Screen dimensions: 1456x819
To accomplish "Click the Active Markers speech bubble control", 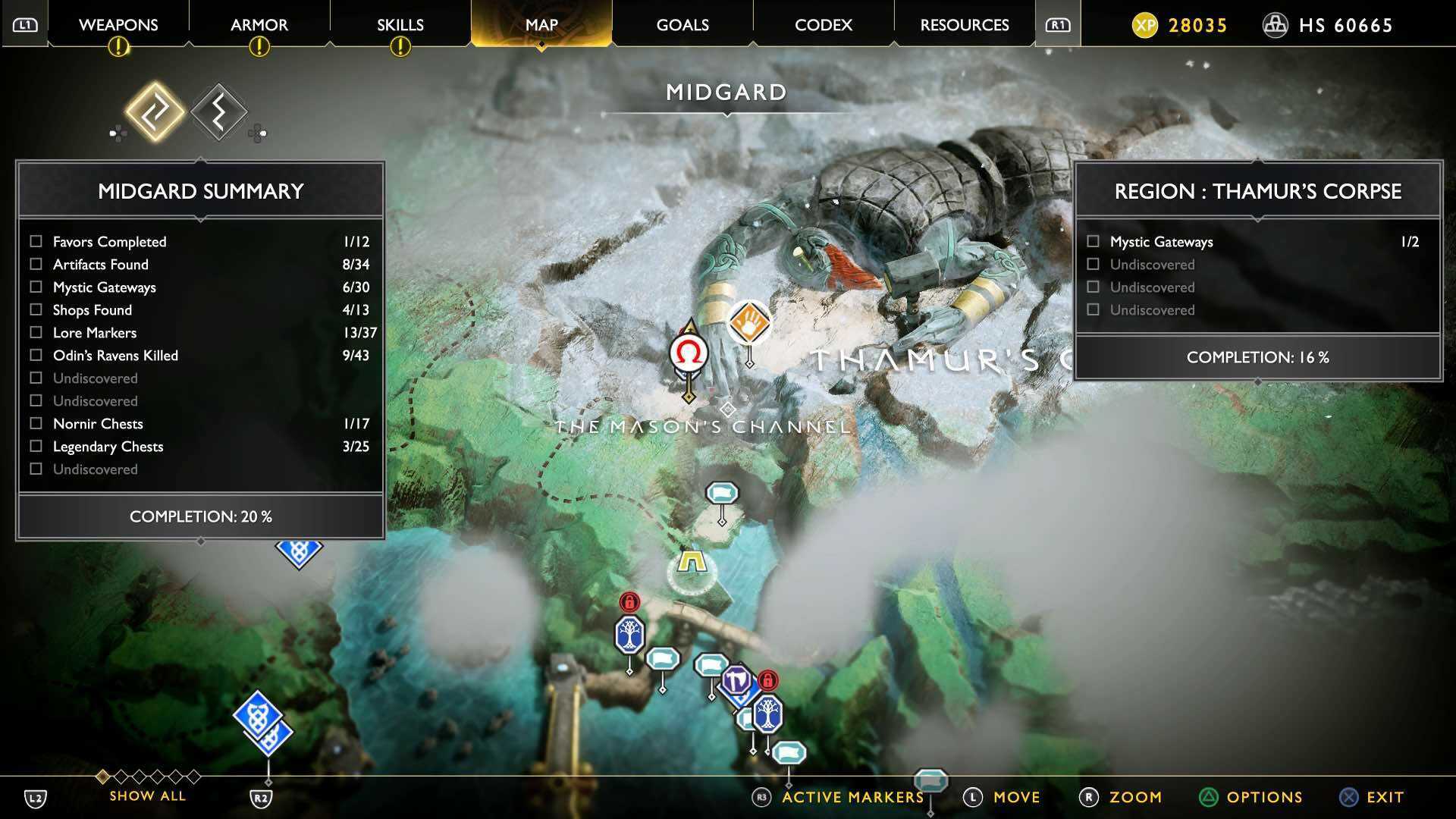I will [x=933, y=780].
